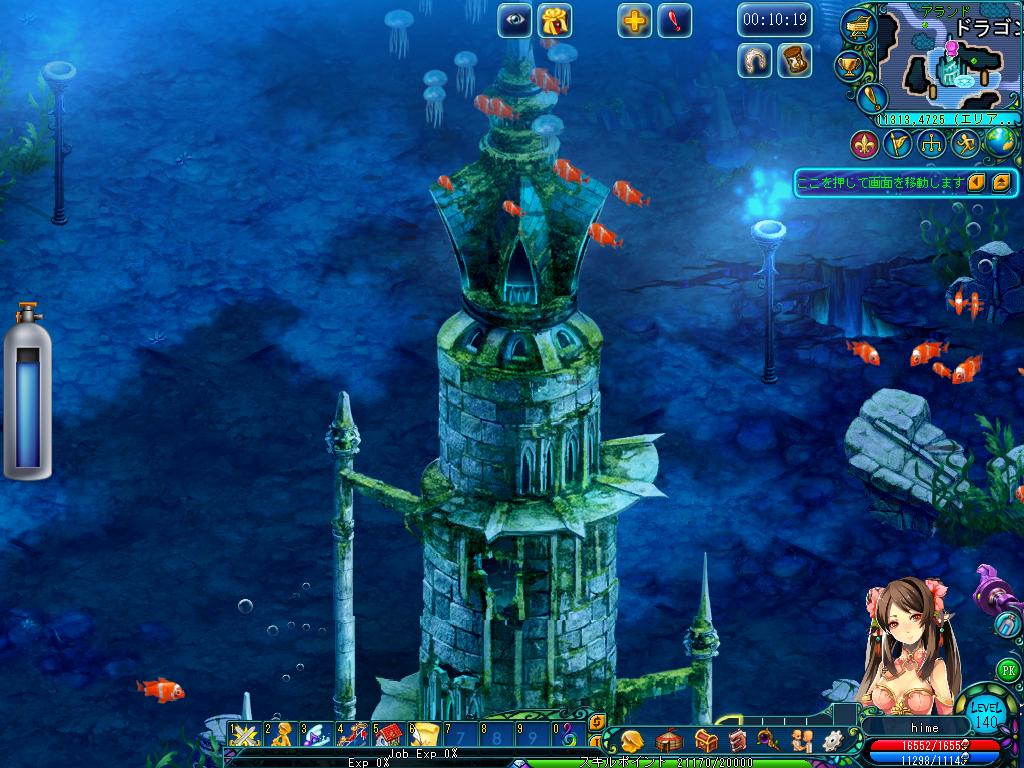Select the horseshoe icon under the timer

[755, 60]
